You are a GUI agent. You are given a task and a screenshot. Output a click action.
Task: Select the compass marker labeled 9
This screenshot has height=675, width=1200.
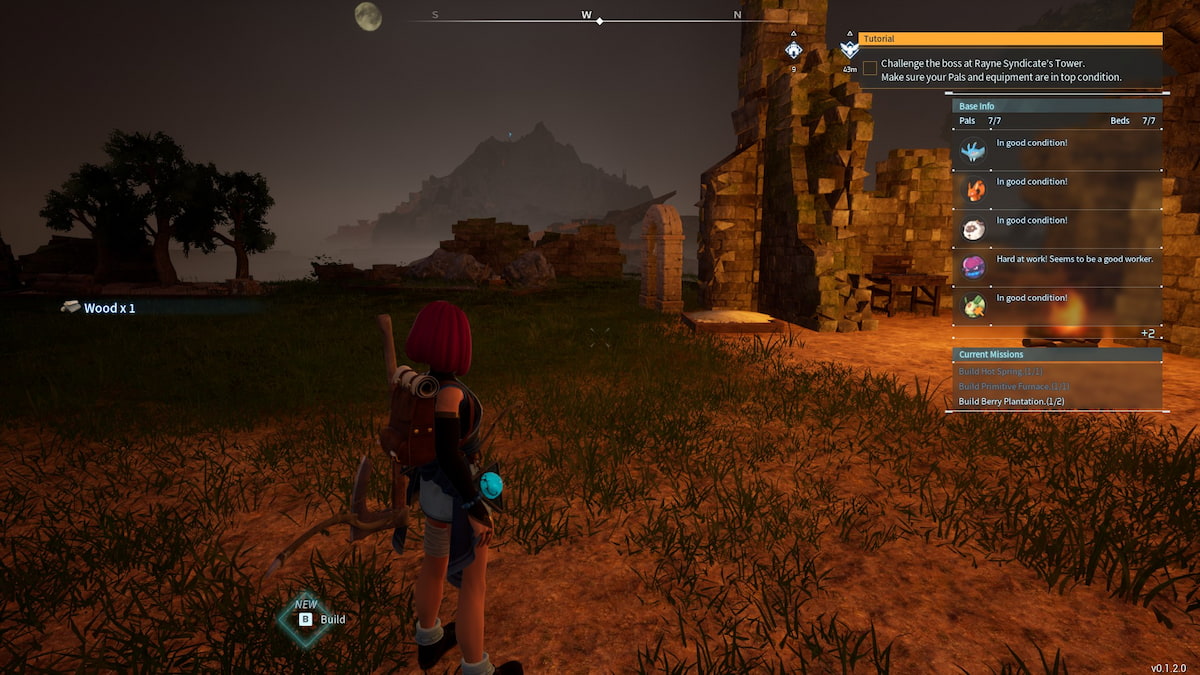coord(793,50)
